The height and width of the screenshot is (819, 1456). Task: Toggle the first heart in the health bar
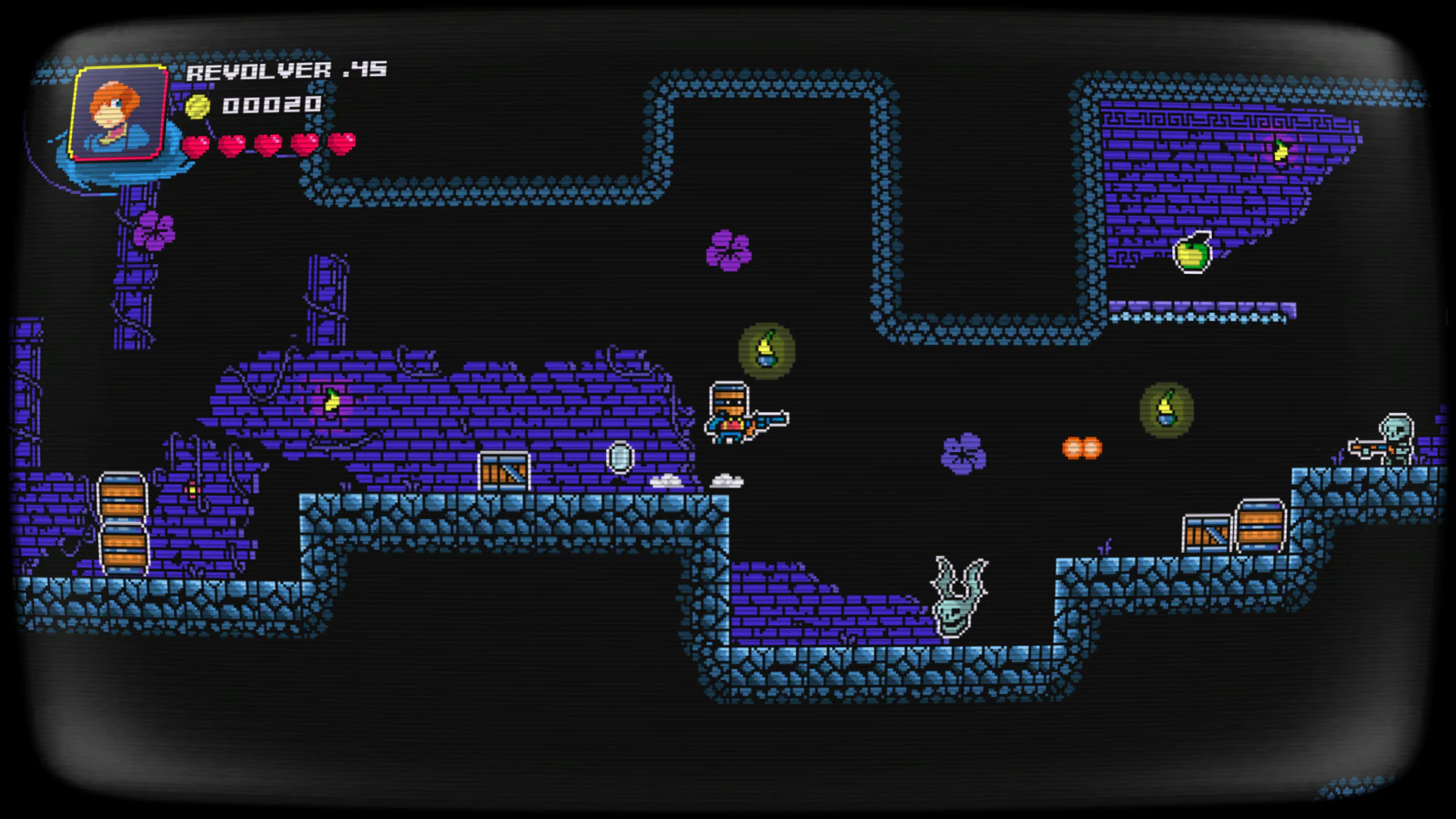click(x=196, y=144)
